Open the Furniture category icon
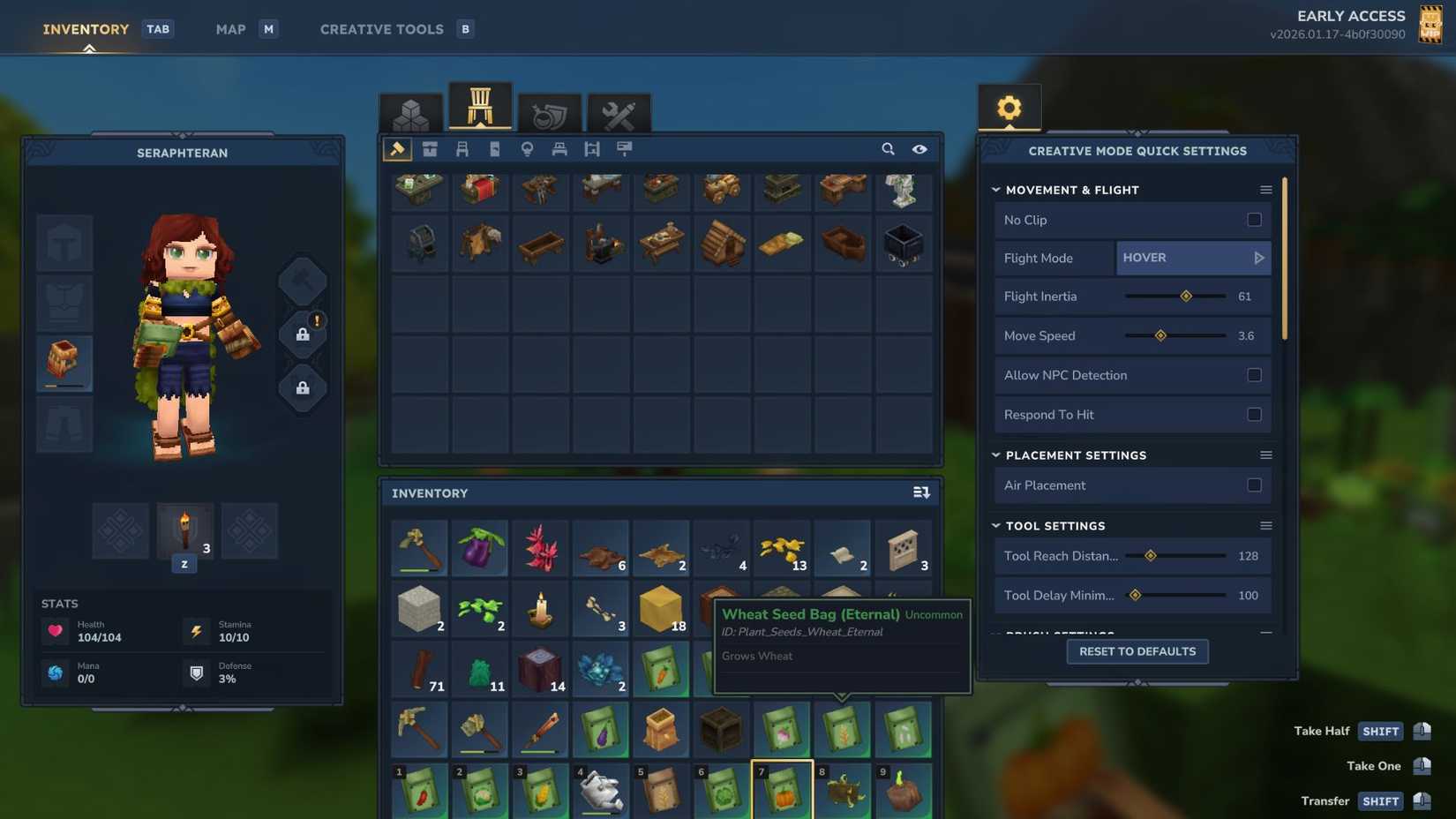 pyautogui.click(x=480, y=108)
